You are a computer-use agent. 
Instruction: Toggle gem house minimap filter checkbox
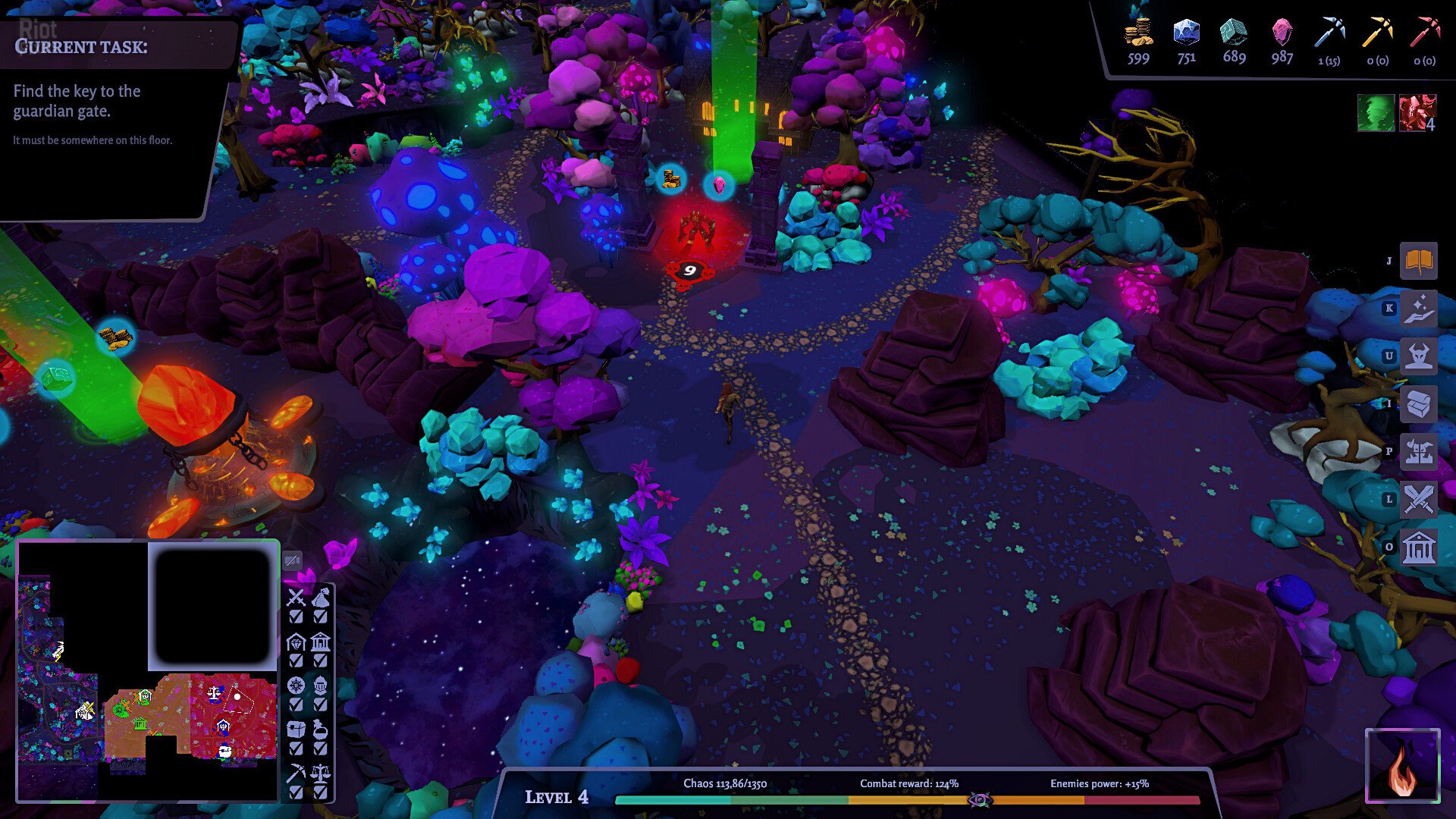point(296,661)
